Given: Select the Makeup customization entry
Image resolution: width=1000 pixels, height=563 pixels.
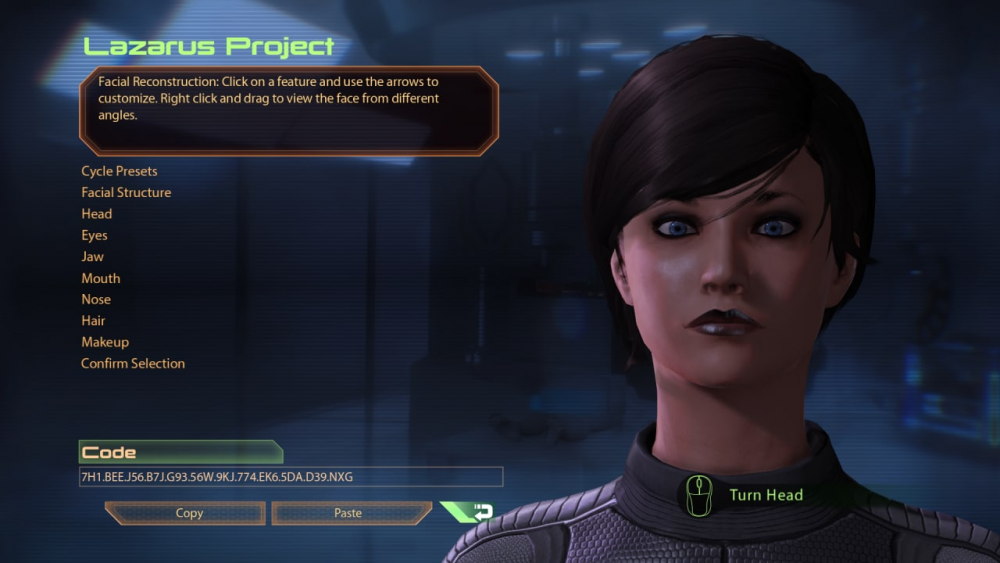Looking at the screenshot, I should [x=105, y=342].
